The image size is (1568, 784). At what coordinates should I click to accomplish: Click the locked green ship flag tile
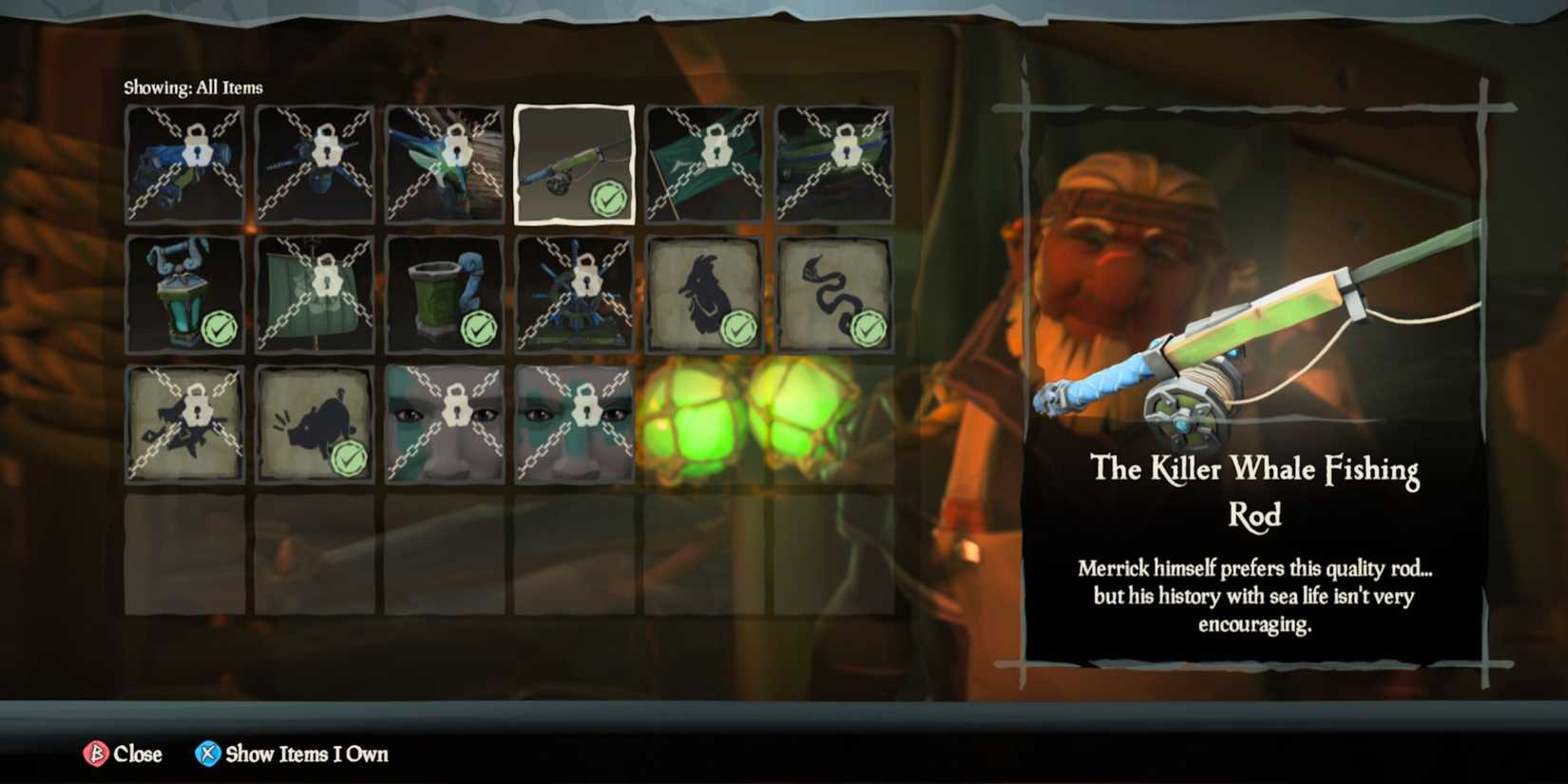704,163
